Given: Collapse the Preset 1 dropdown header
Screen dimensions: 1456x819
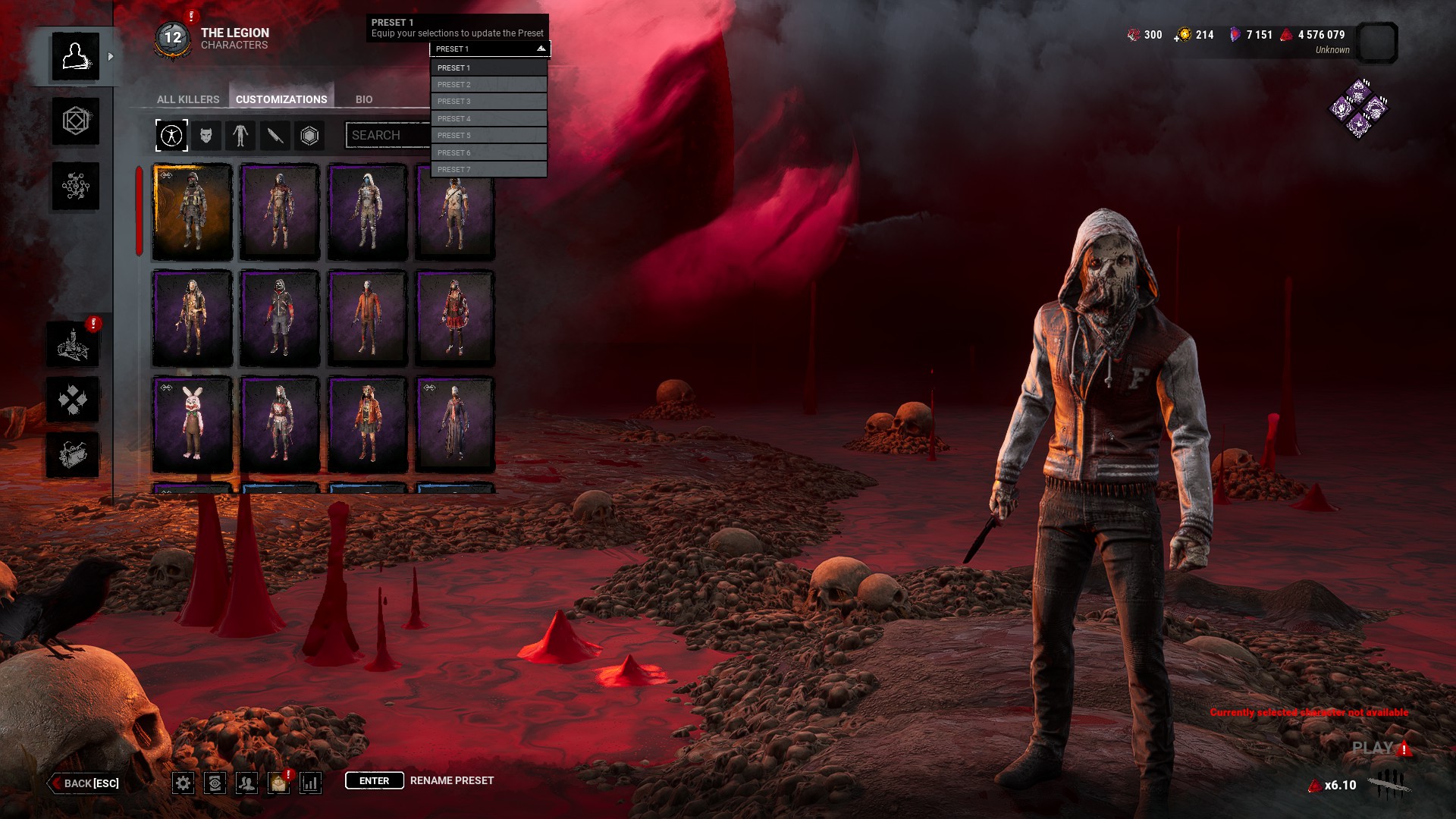Looking at the screenshot, I should point(490,49).
